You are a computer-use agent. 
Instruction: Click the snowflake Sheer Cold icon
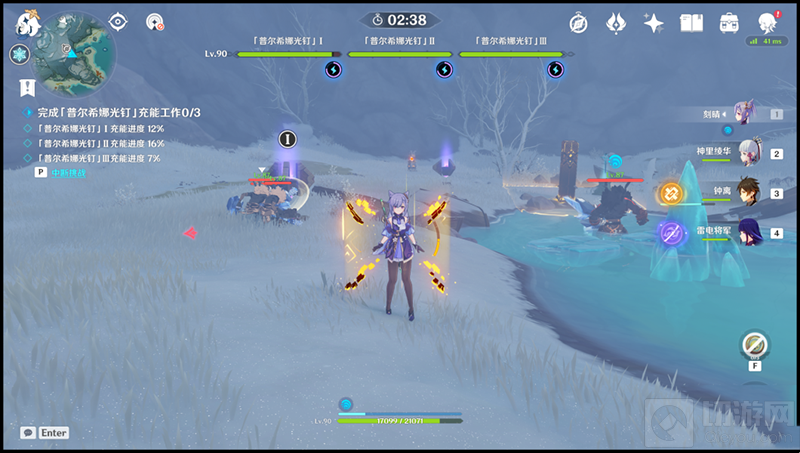(x=19, y=54)
